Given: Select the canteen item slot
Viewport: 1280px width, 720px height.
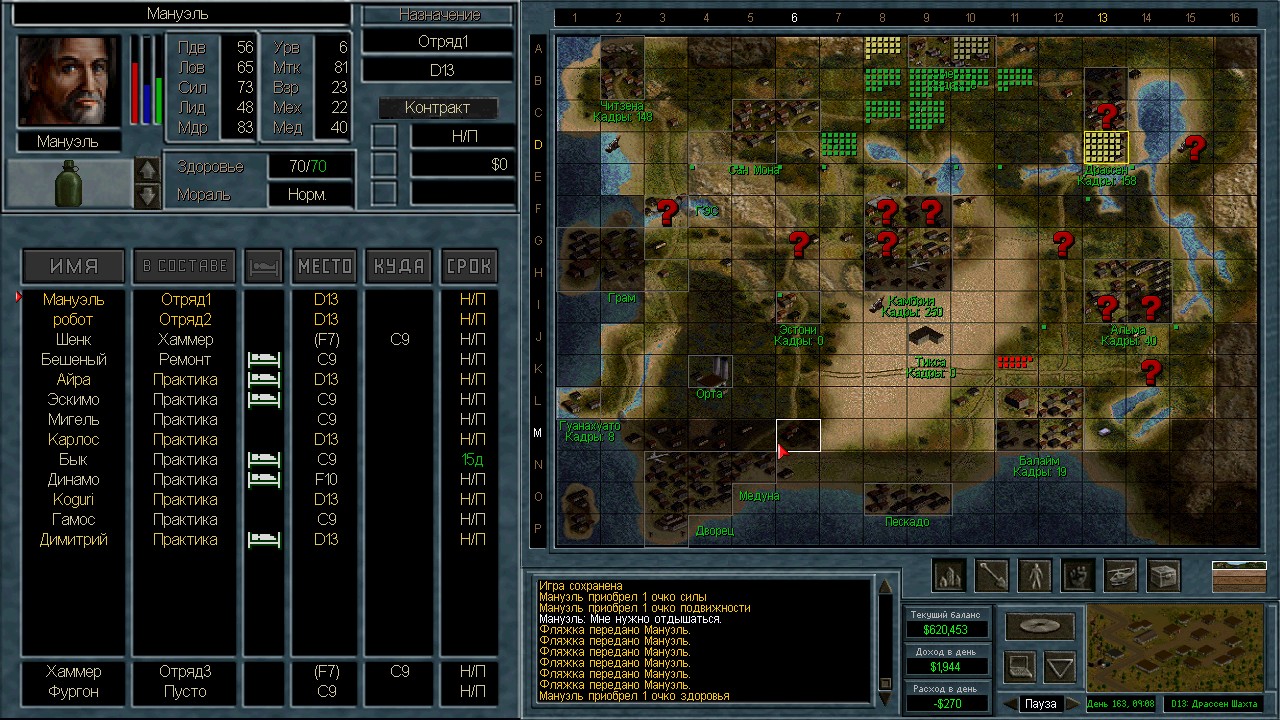Looking at the screenshot, I should pos(69,183).
